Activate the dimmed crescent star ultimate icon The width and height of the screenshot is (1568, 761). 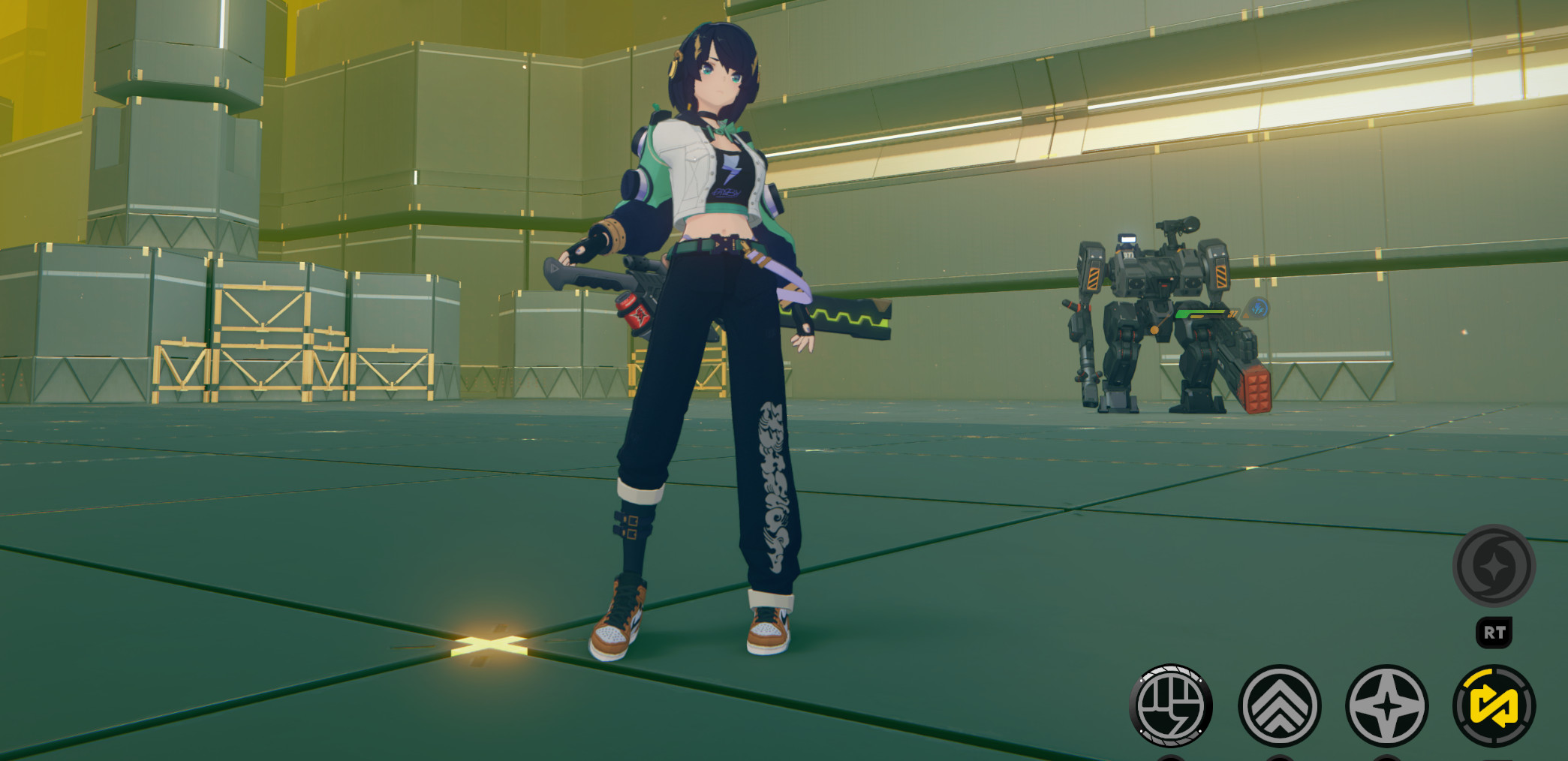(x=1494, y=566)
